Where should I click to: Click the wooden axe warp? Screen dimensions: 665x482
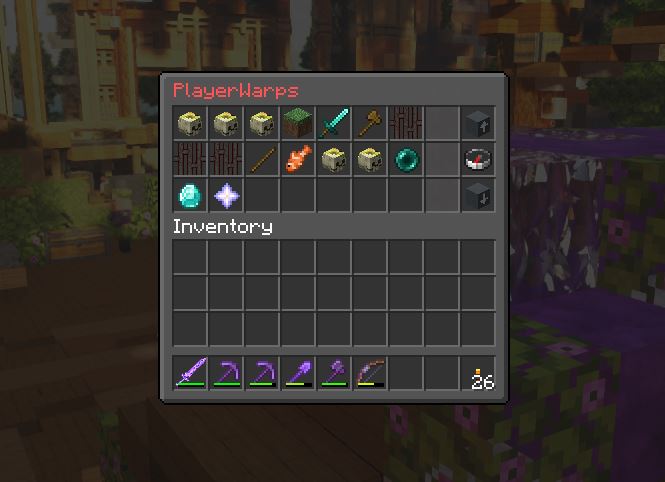pyautogui.click(x=369, y=123)
